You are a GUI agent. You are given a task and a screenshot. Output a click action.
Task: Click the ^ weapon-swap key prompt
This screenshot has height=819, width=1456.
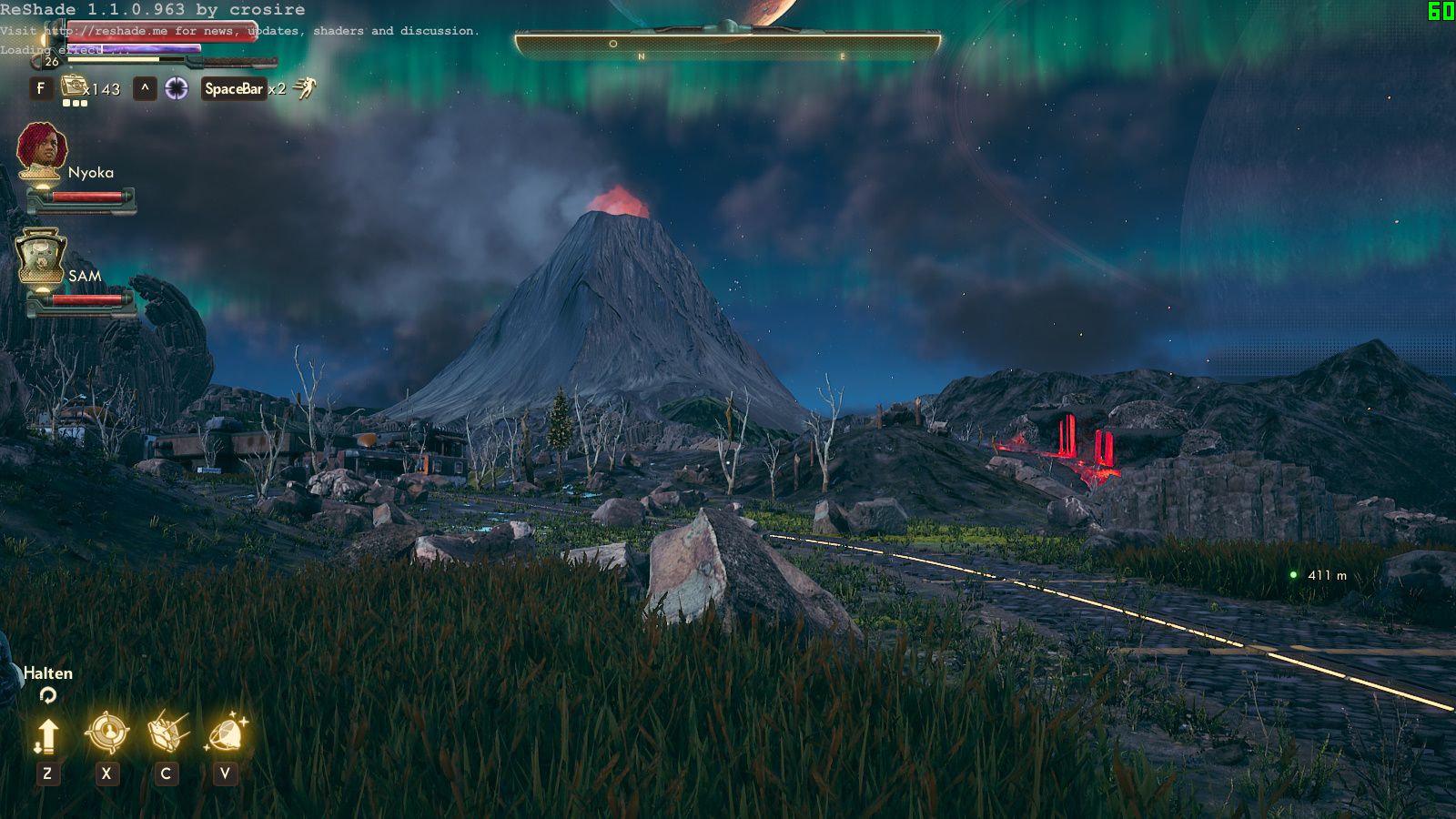(x=144, y=88)
